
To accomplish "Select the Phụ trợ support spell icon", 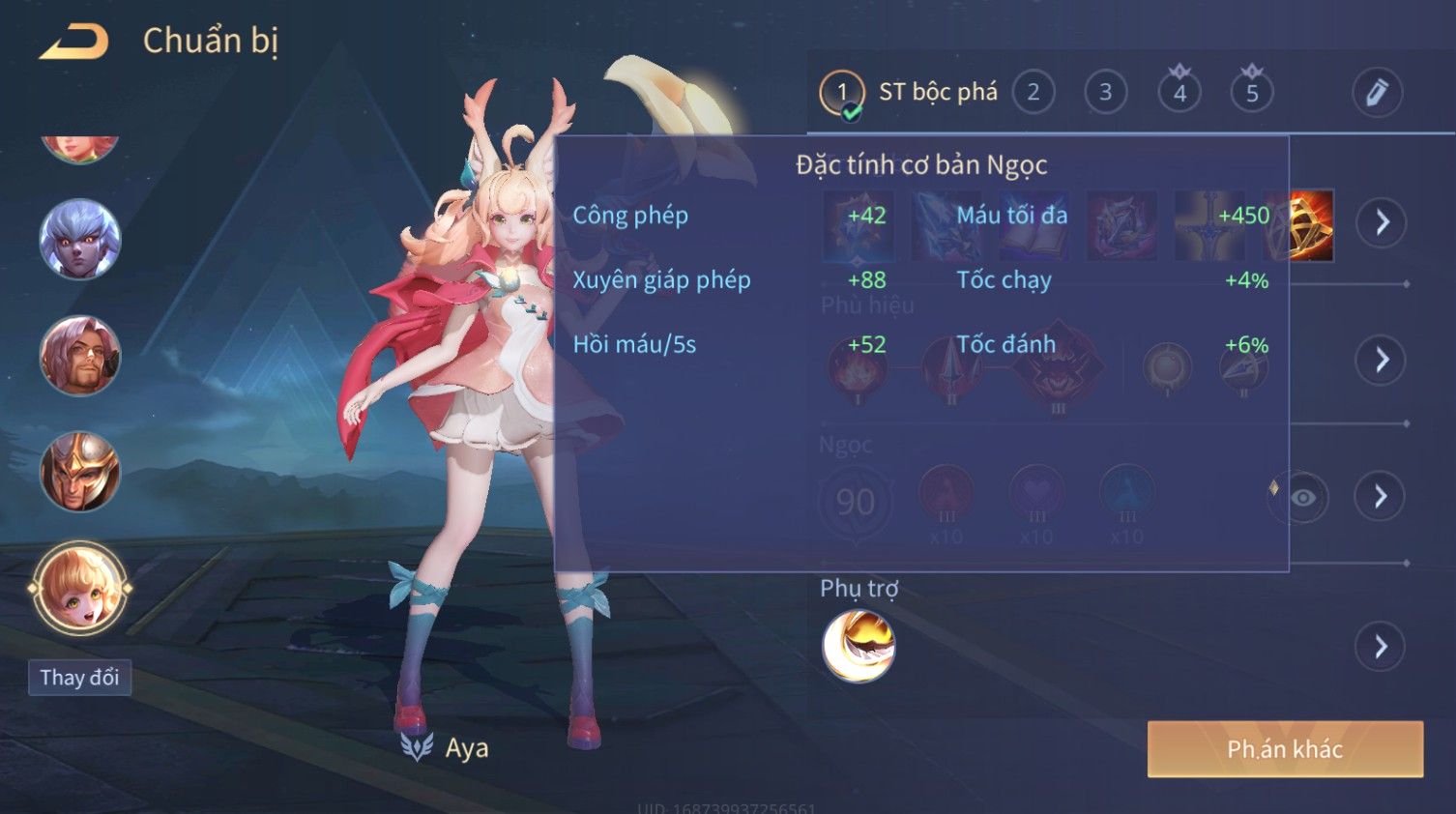I will coord(859,647).
